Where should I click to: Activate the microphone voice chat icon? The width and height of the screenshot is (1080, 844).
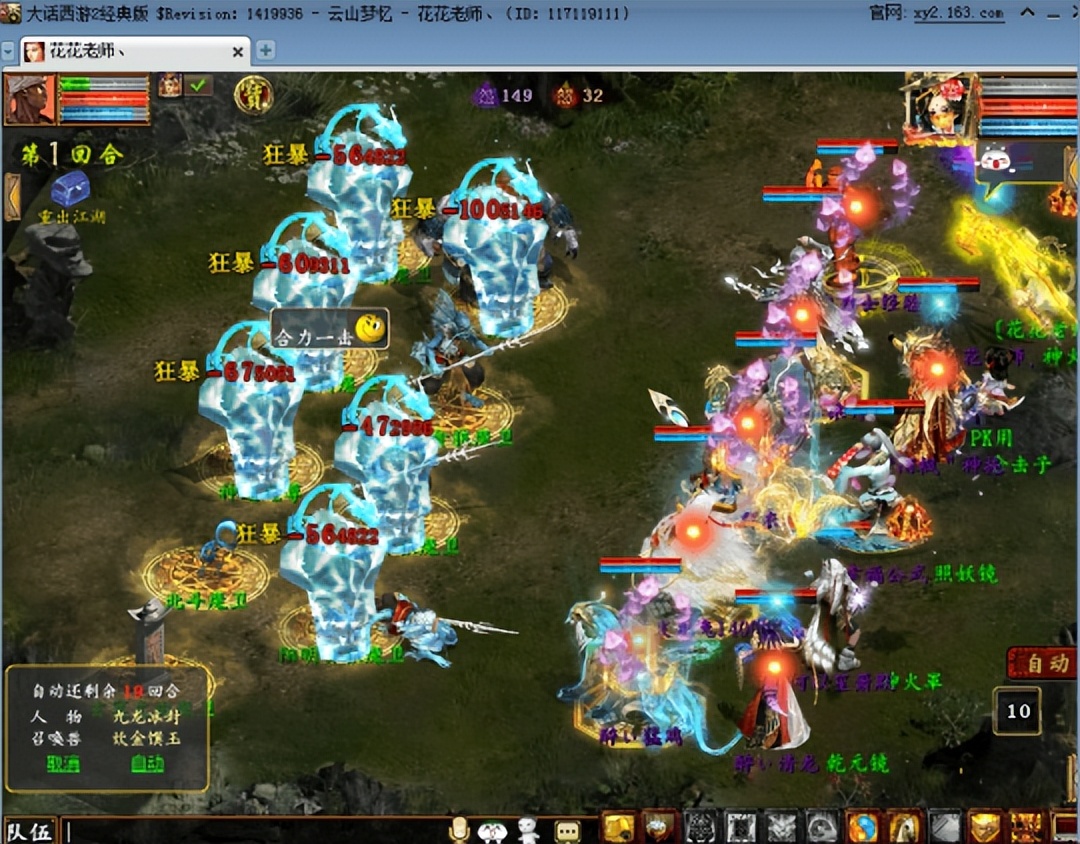click(459, 830)
